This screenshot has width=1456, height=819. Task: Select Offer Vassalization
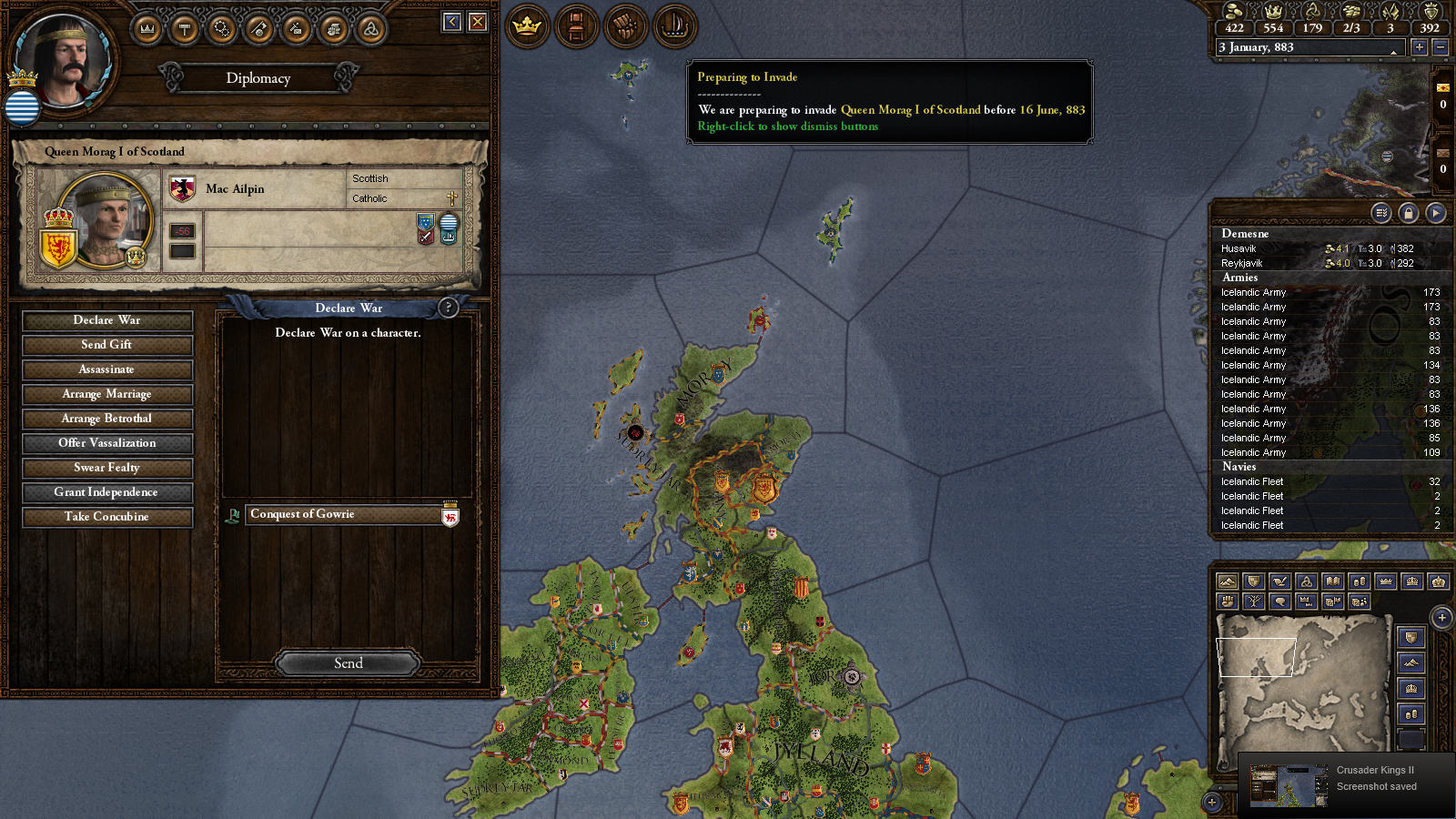coord(107,443)
